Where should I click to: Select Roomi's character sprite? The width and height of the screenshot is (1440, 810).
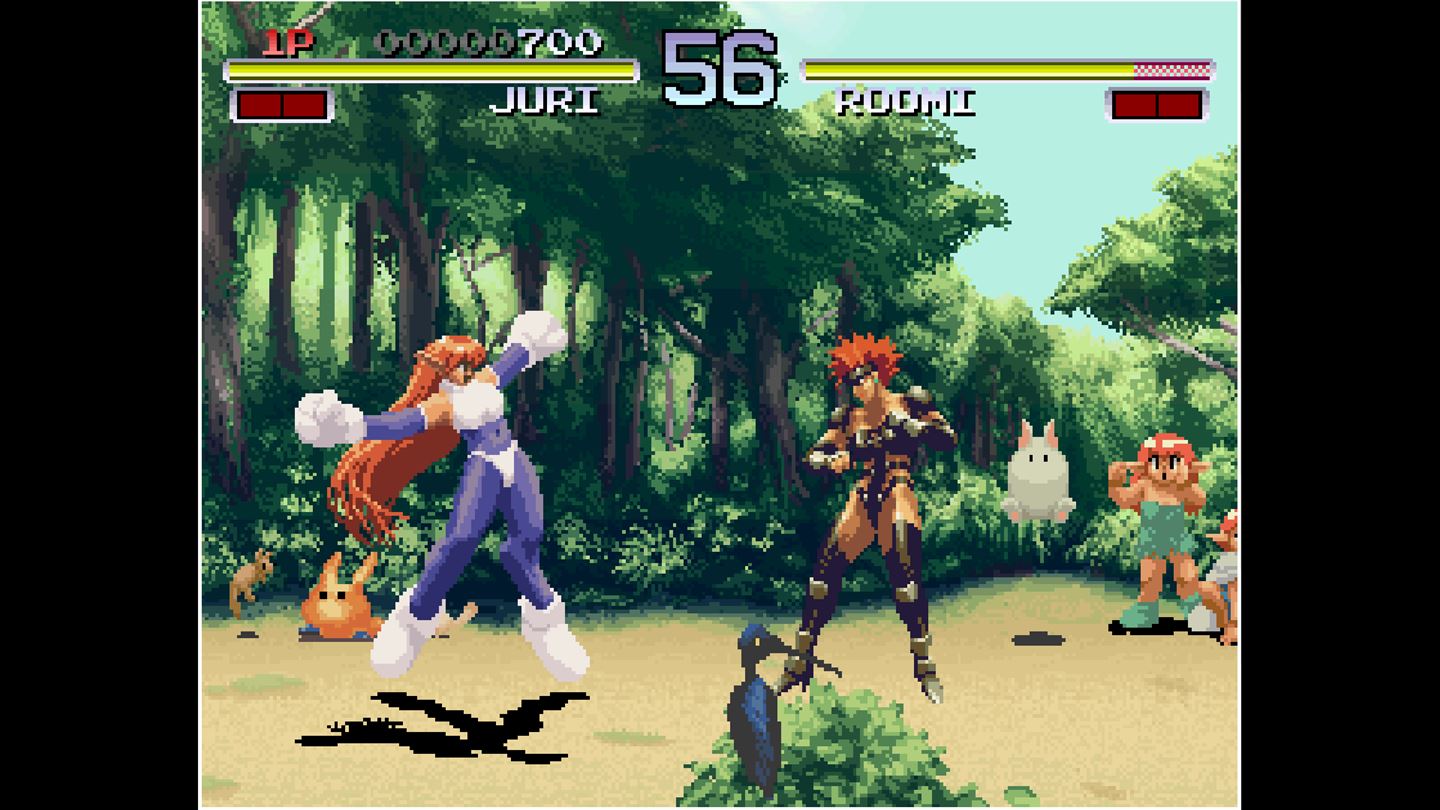[x=880, y=500]
